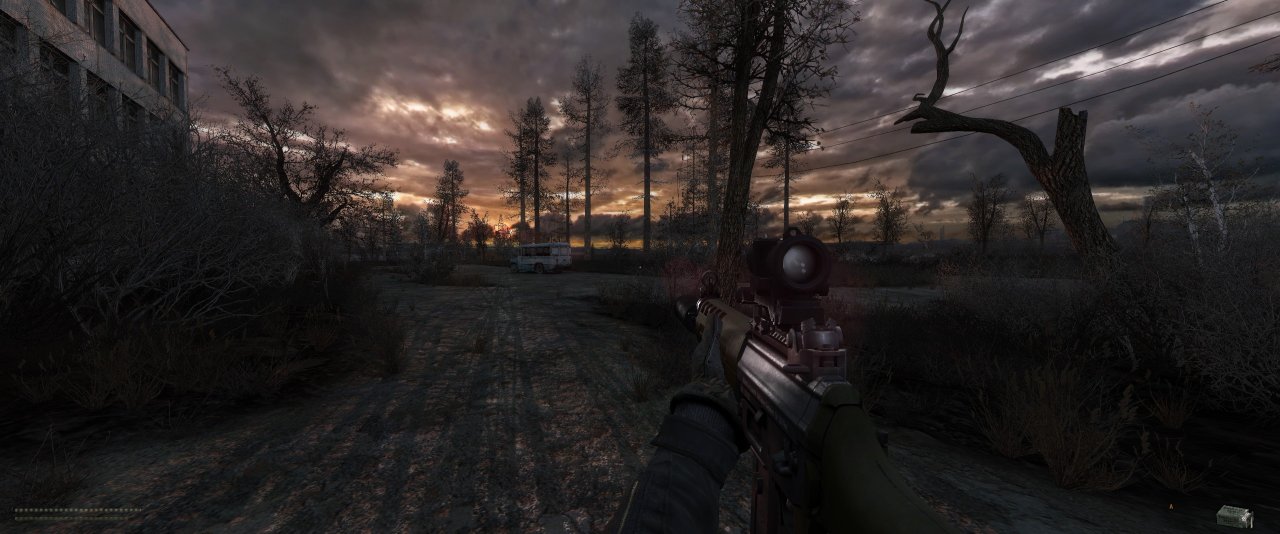Click the ammo box icon
1280x534 pixels.
click(x=1234, y=515)
